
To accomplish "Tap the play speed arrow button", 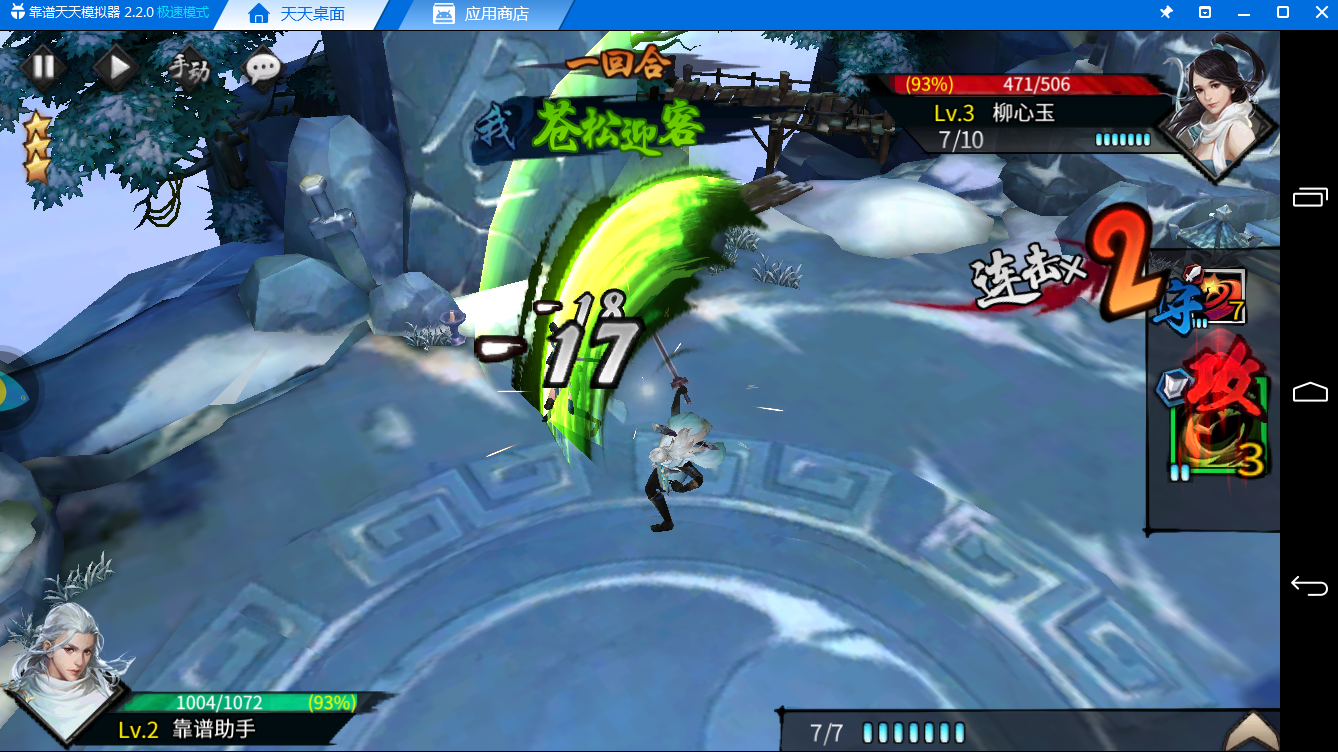I will point(116,68).
